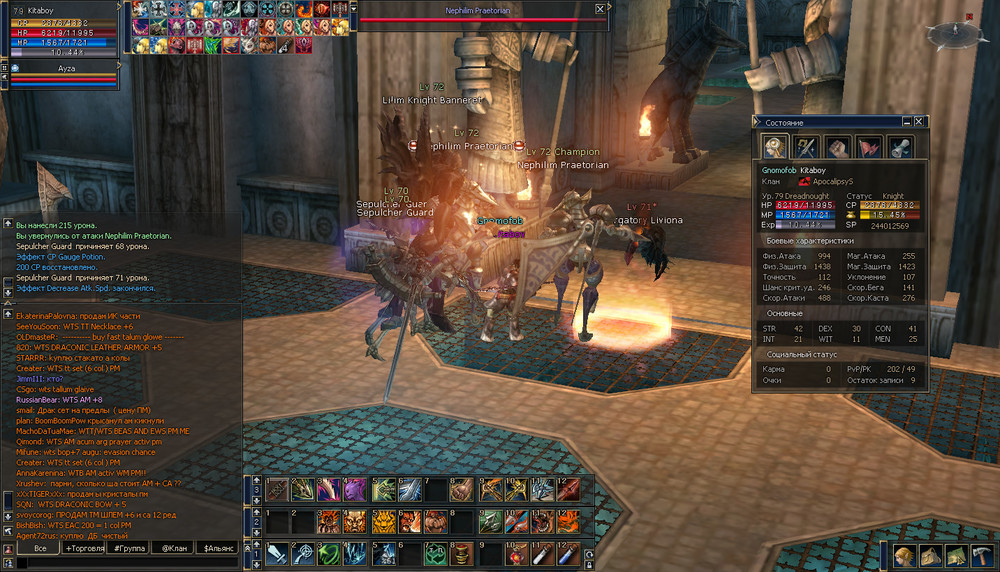Close the Nephilim Praetorian target window

[600, 9]
